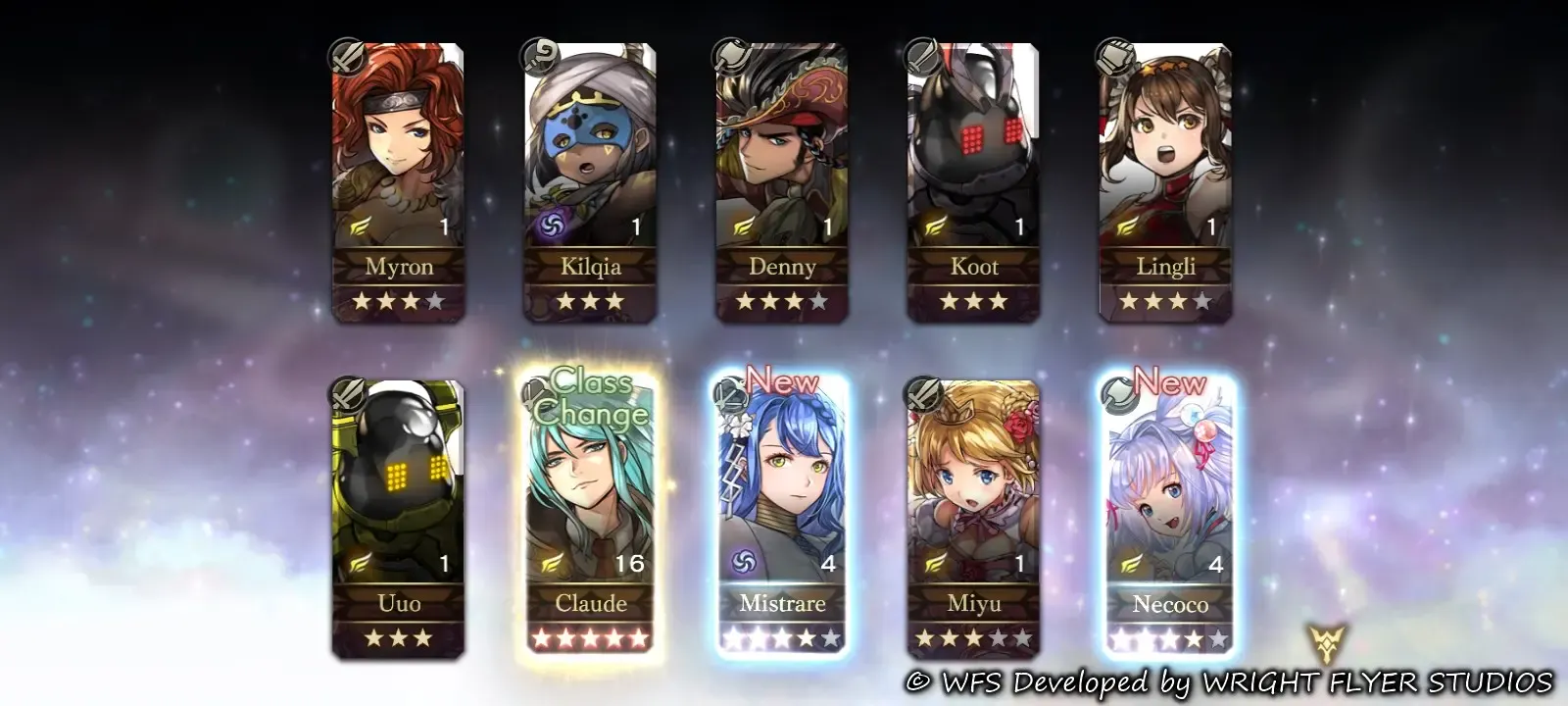Select the Koot character card

(x=973, y=182)
